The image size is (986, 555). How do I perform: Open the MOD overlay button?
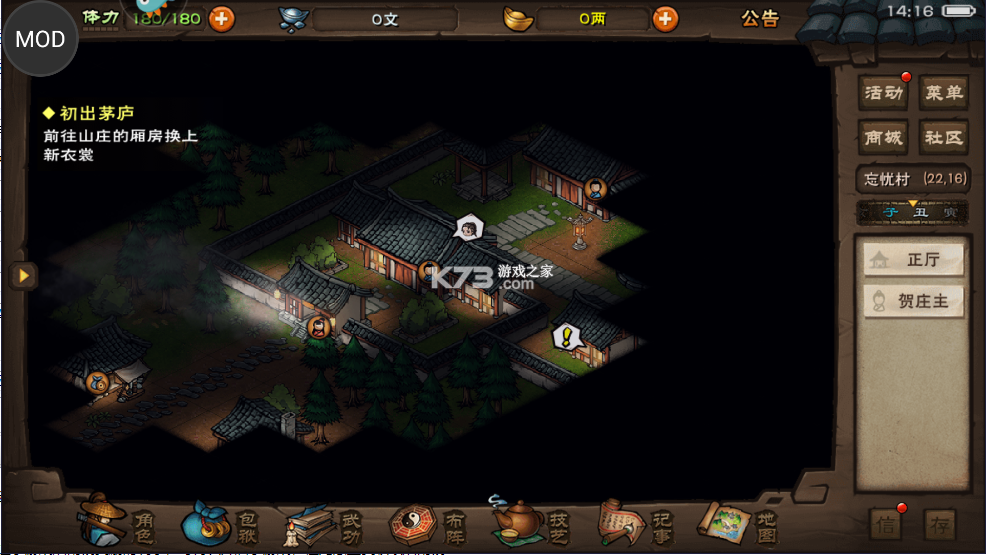(40, 40)
